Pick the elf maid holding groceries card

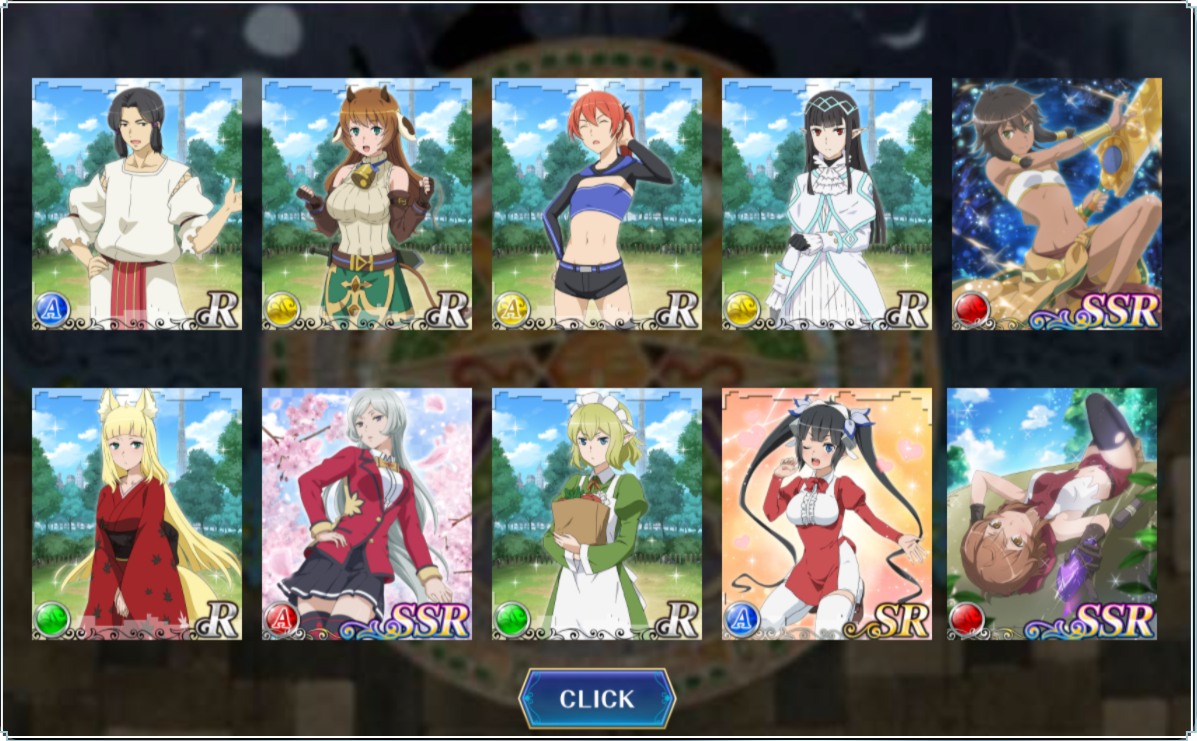click(x=597, y=514)
